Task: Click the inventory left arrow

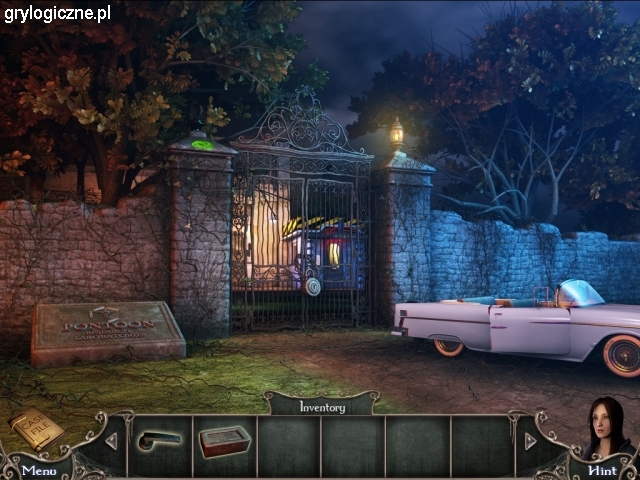Action: tap(111, 441)
